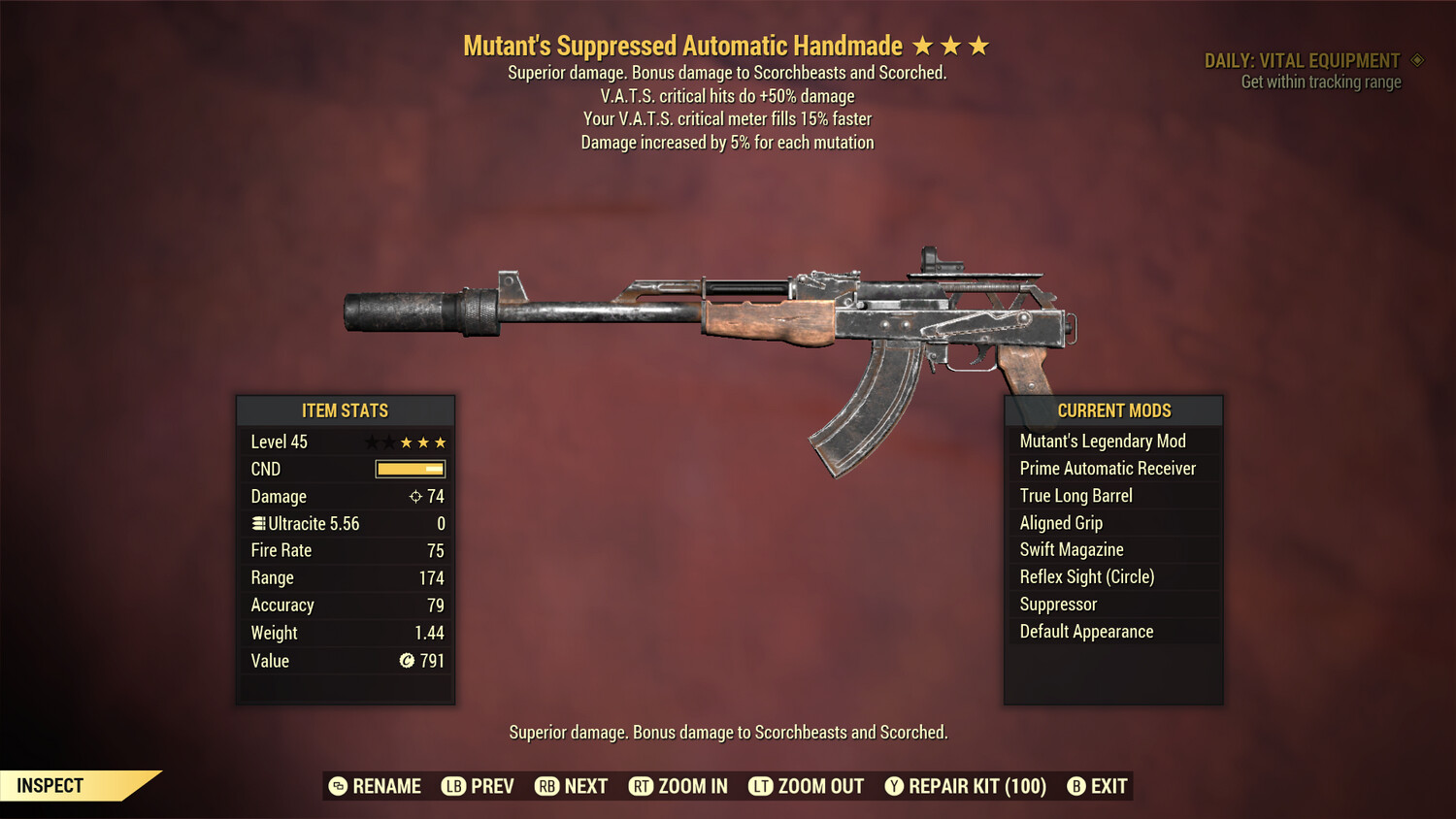Expand the CURRENT MODS panel header
The height and width of the screenshot is (819, 1456).
(x=1112, y=410)
